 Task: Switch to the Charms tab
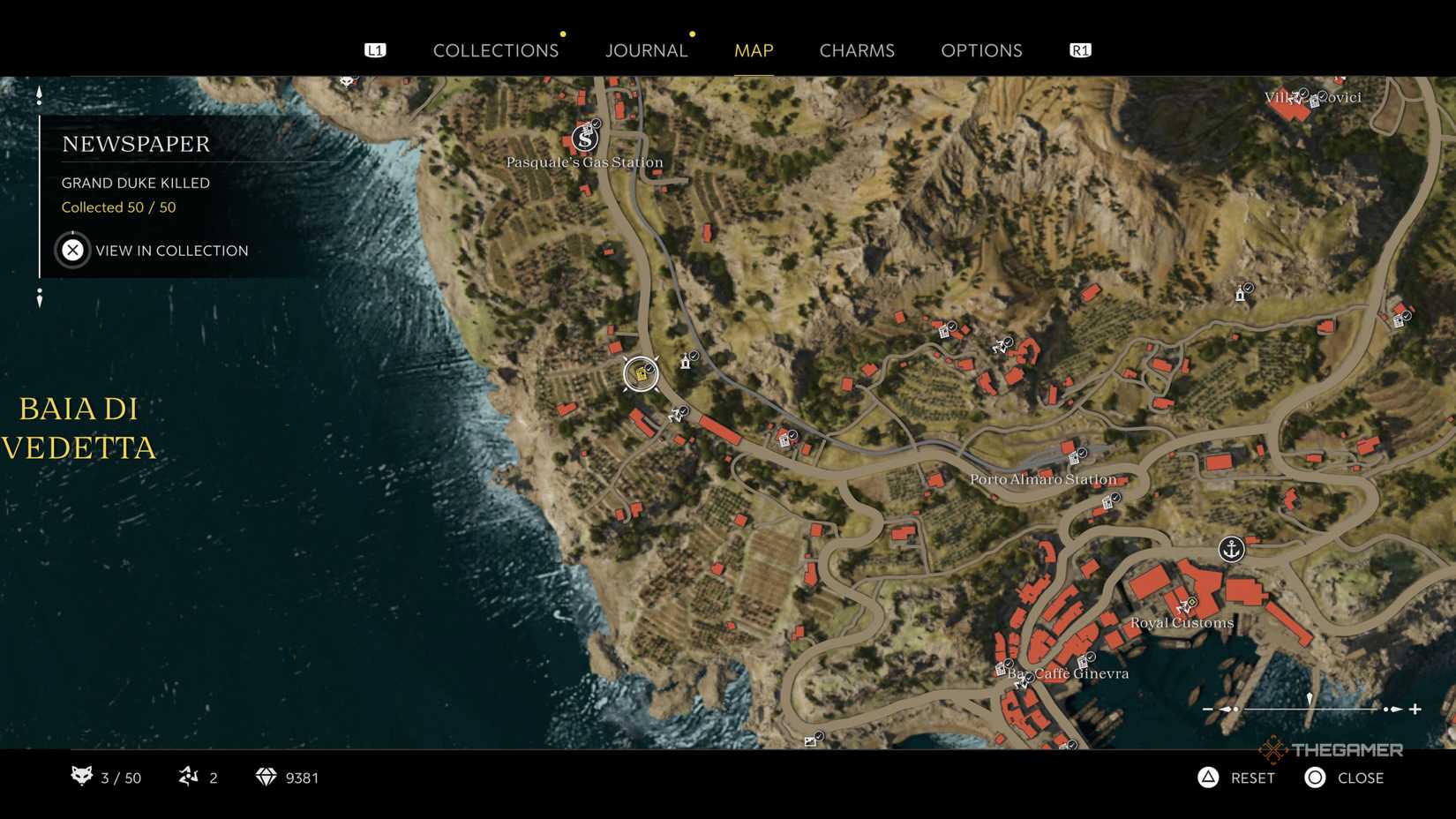[x=857, y=50]
